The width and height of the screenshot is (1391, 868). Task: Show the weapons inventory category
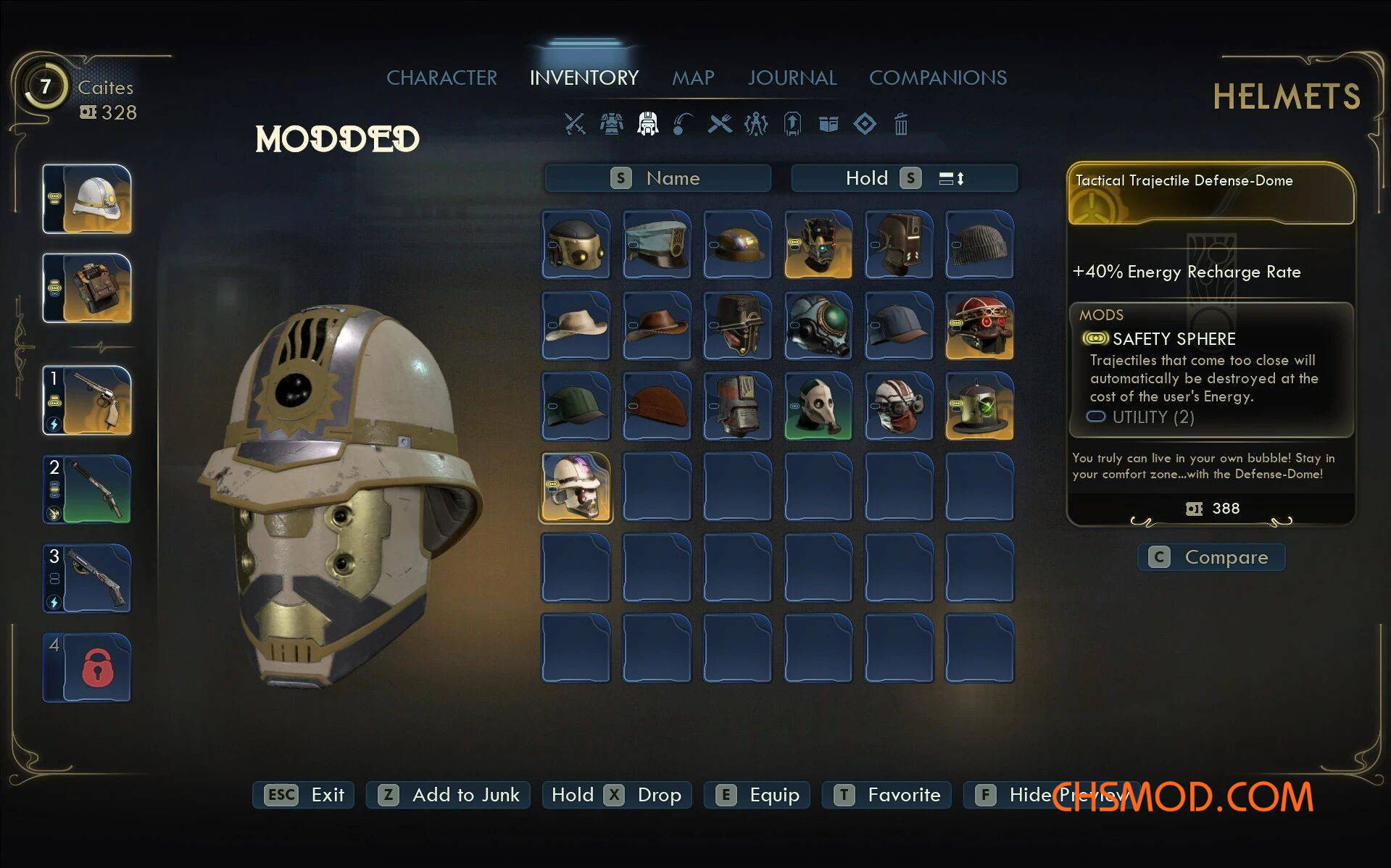(x=575, y=124)
